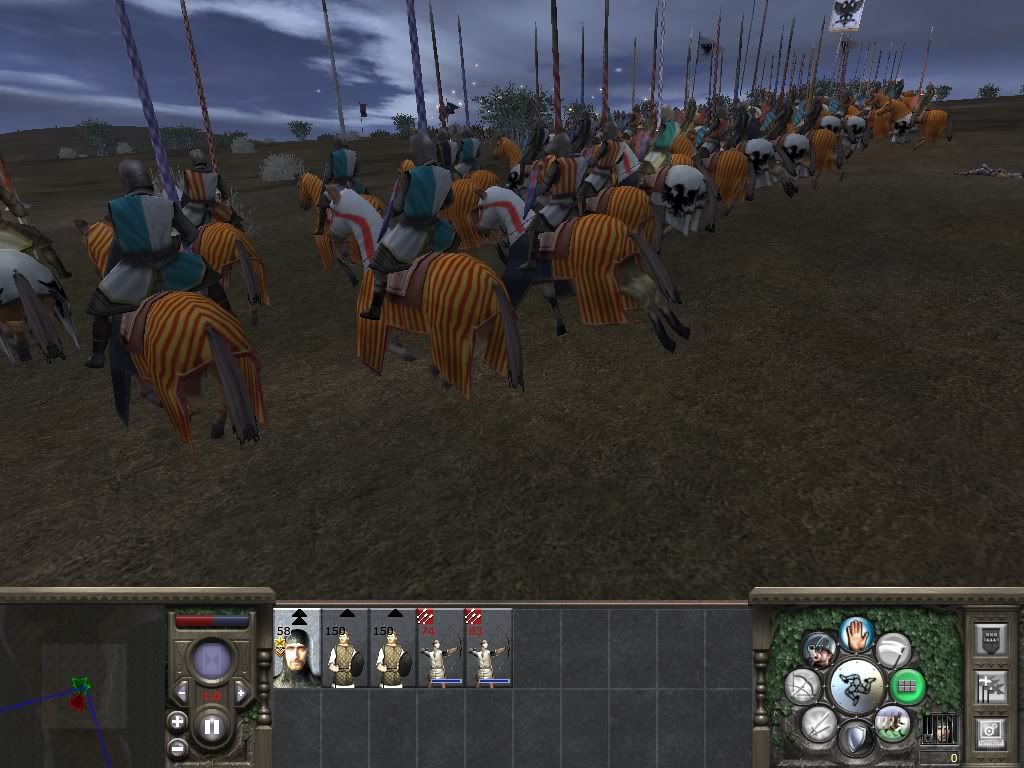
Task: Toggle run mode with the galloping horse icon
Action: point(892,722)
